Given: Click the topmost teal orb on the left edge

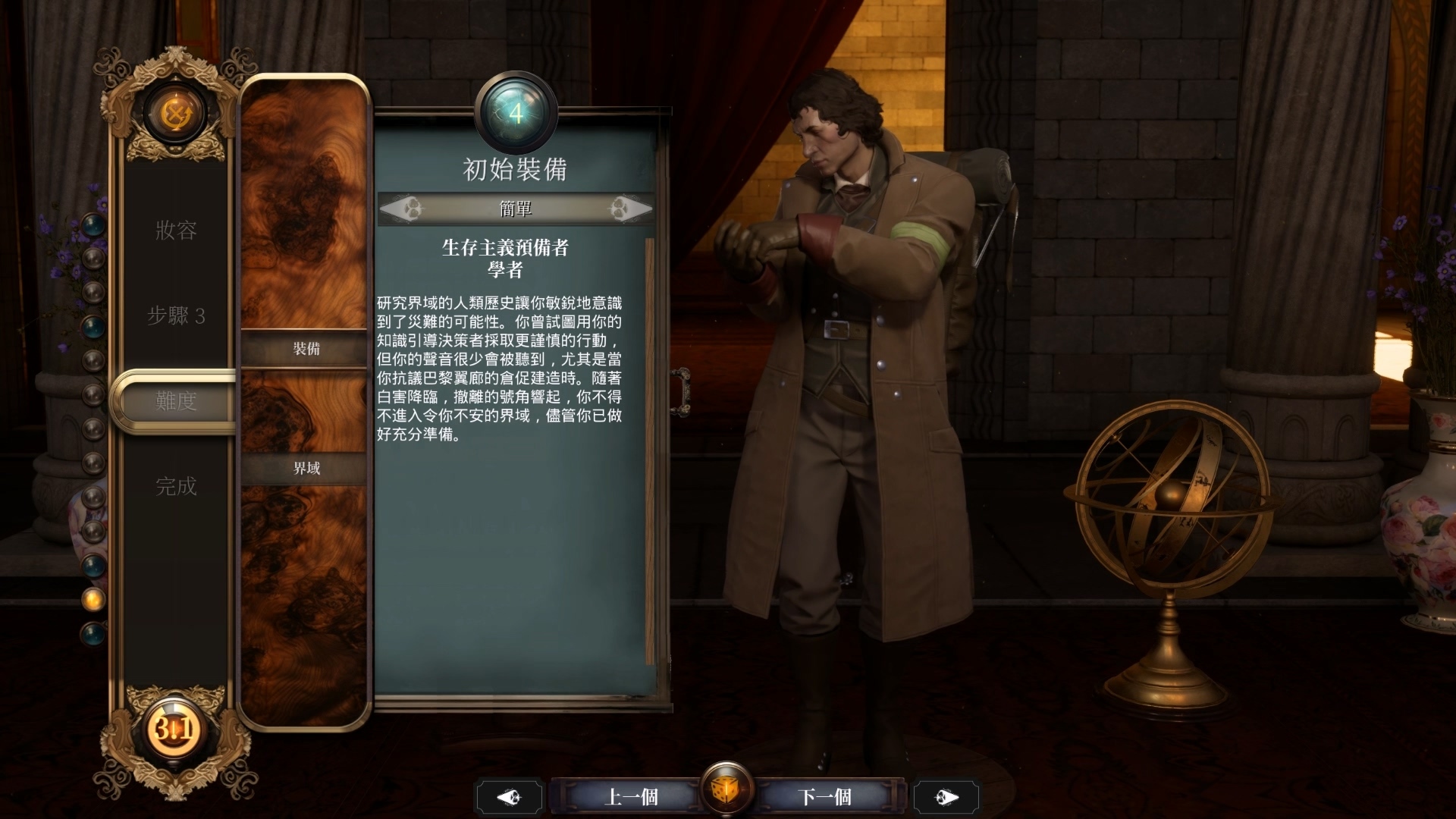Looking at the screenshot, I should (x=93, y=224).
